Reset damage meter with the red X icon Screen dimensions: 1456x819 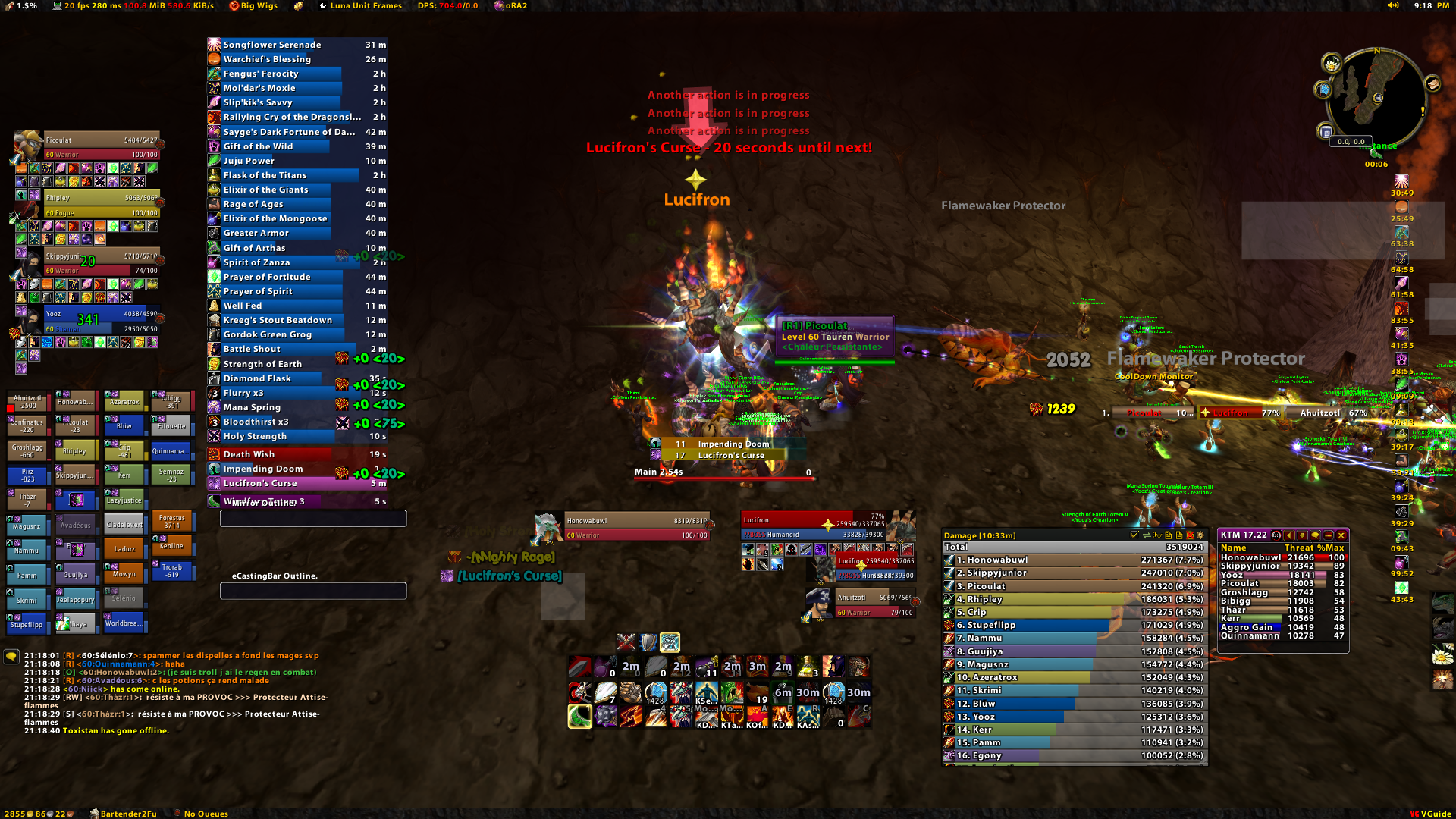pyautogui.click(x=1190, y=535)
